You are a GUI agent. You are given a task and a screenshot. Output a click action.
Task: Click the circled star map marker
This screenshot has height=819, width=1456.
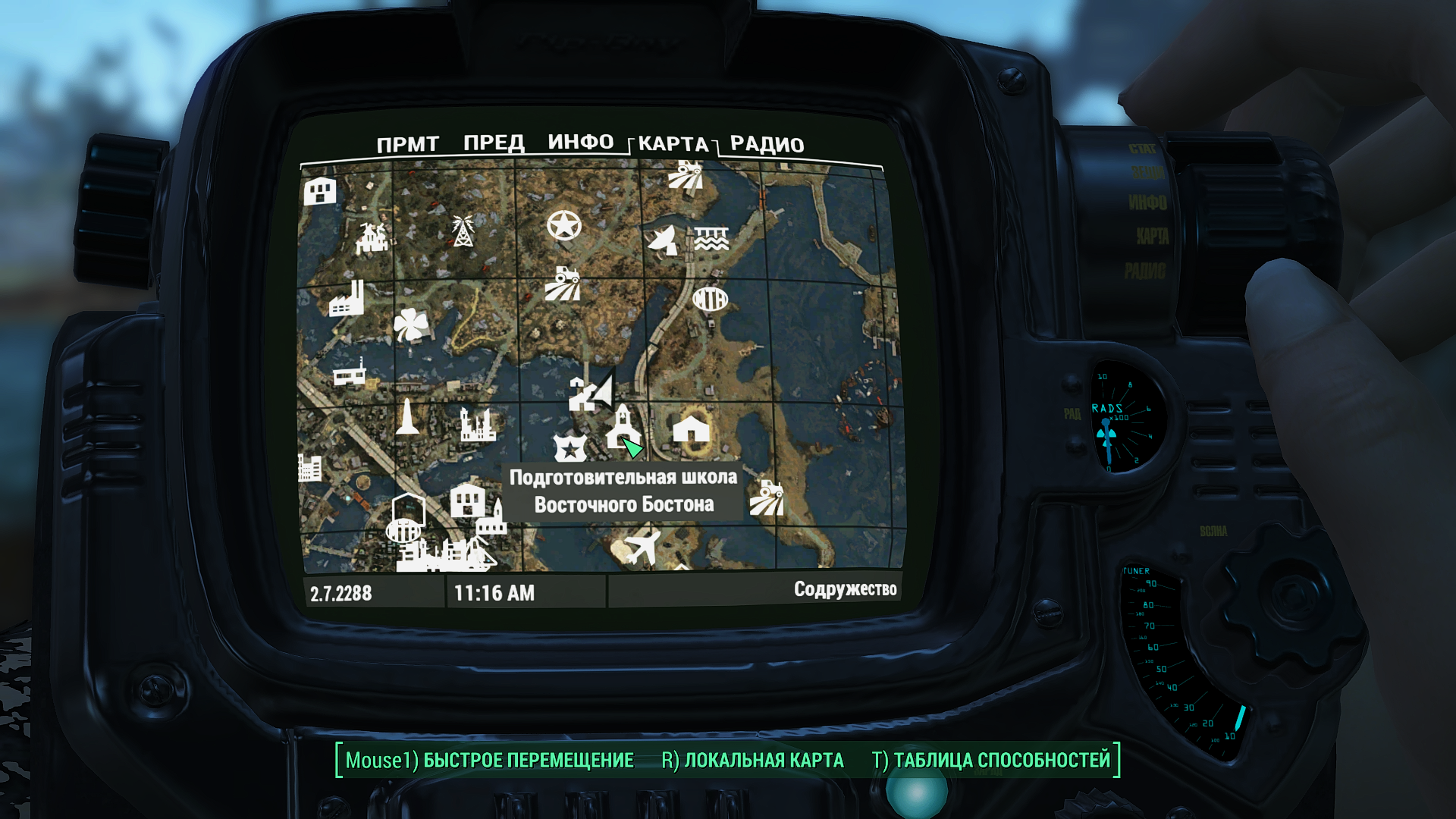click(564, 225)
